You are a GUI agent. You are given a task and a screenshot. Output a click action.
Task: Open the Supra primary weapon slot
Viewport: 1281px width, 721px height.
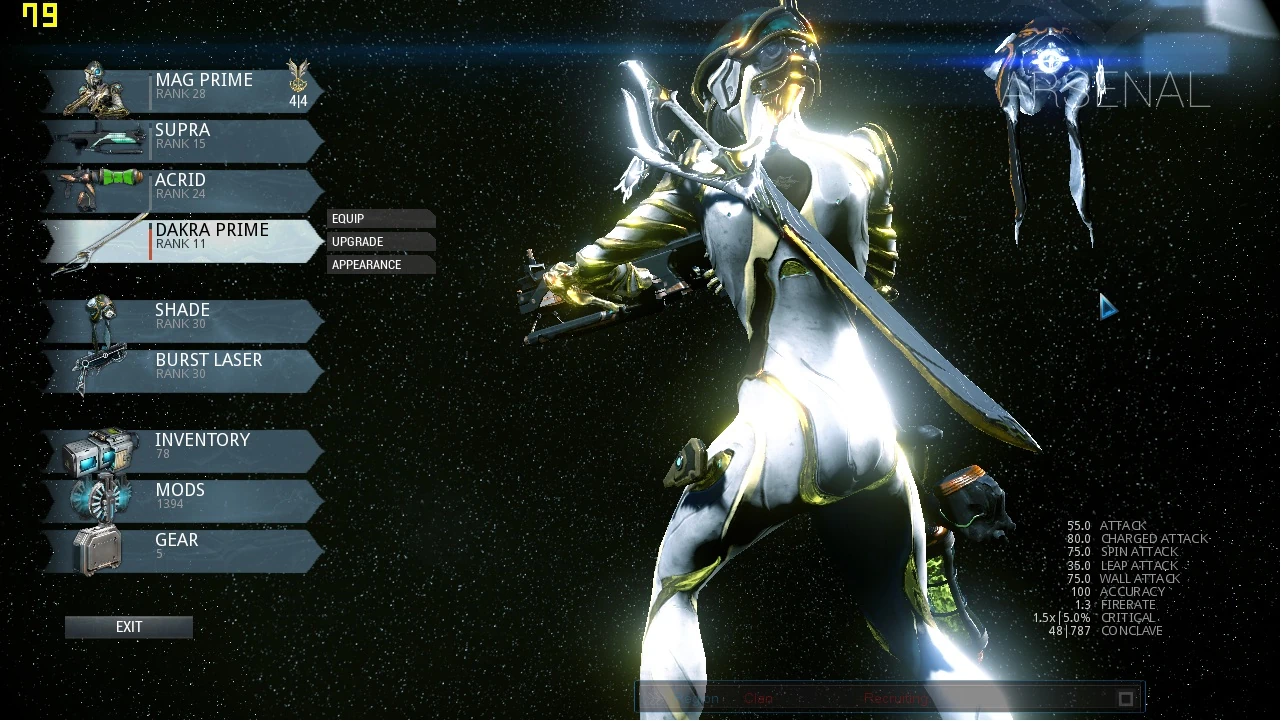click(x=185, y=140)
